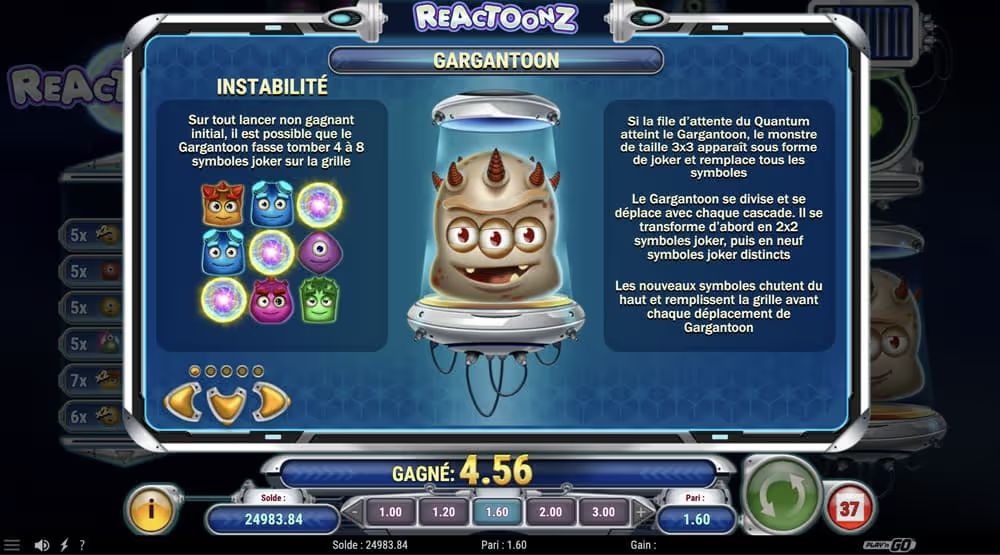1000x555 pixels.
Task: Select the 1.60 bet value
Action: pos(496,513)
